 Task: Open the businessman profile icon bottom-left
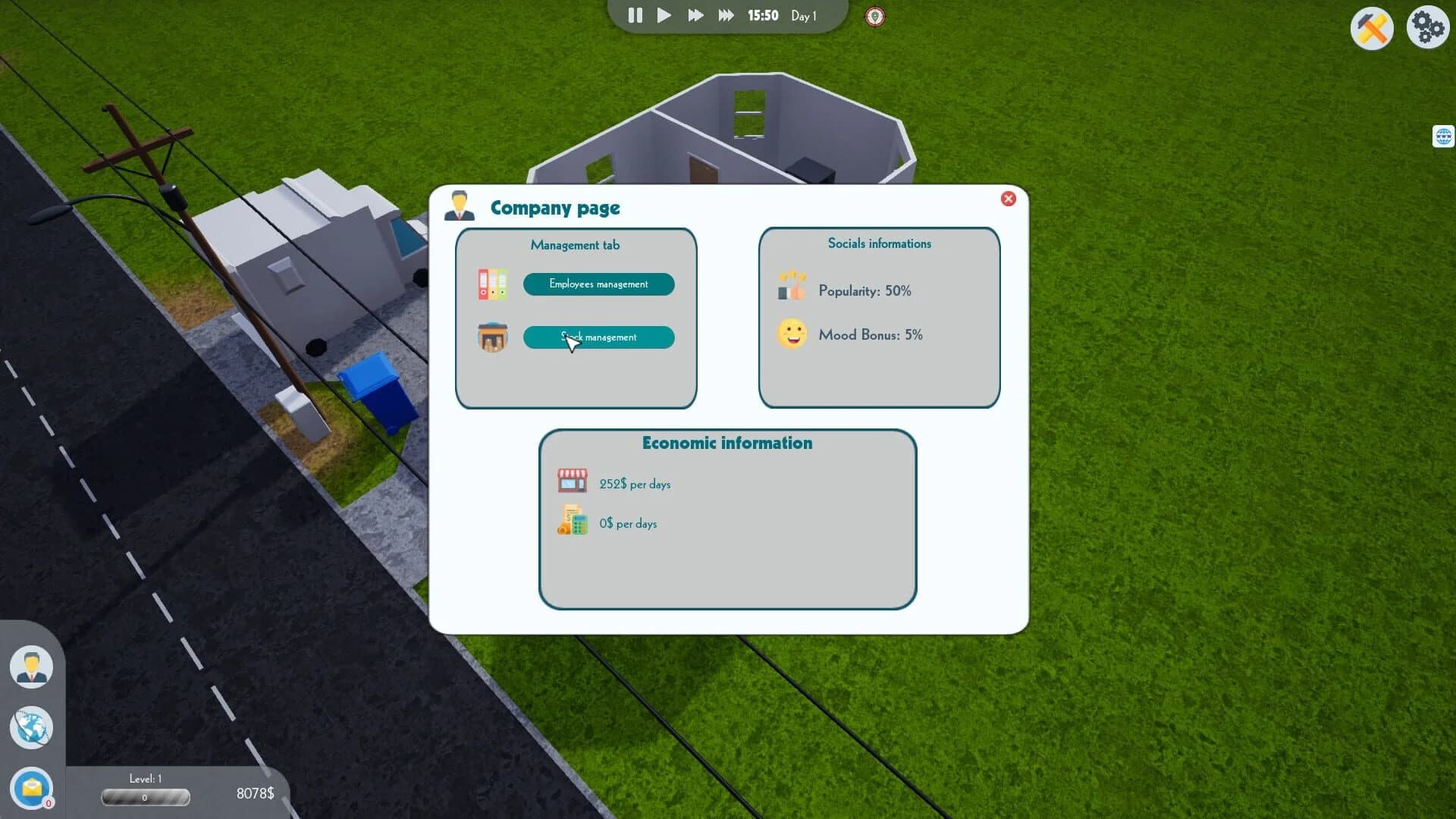pyautogui.click(x=31, y=665)
